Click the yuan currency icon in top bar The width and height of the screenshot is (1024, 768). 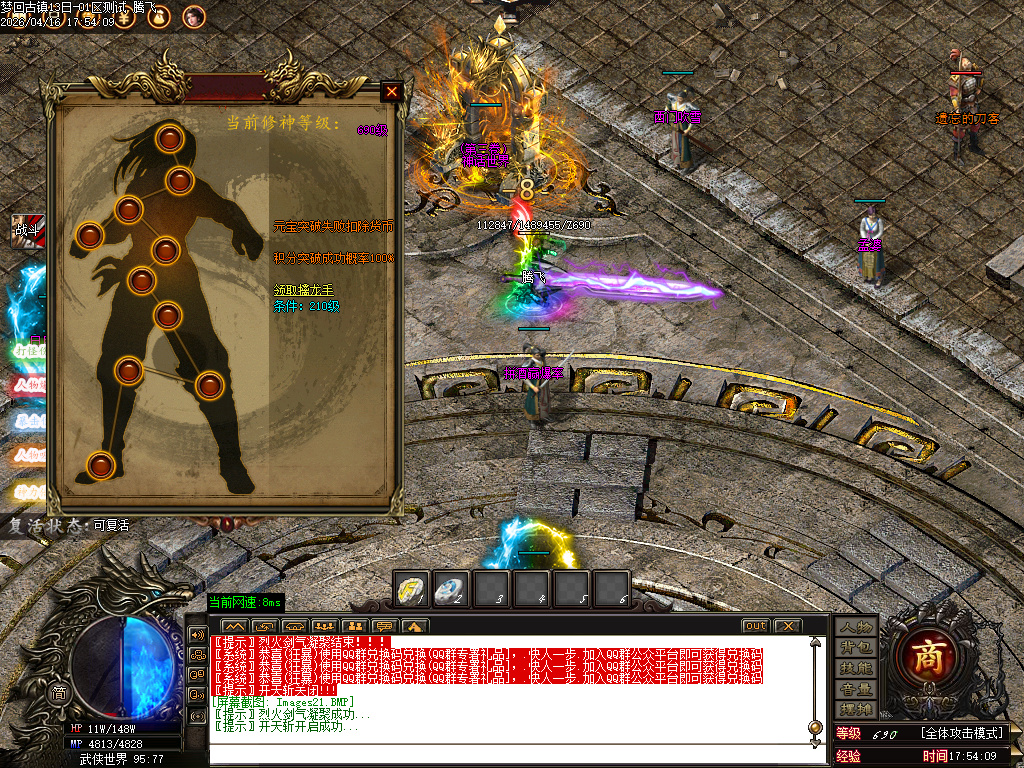[122, 16]
